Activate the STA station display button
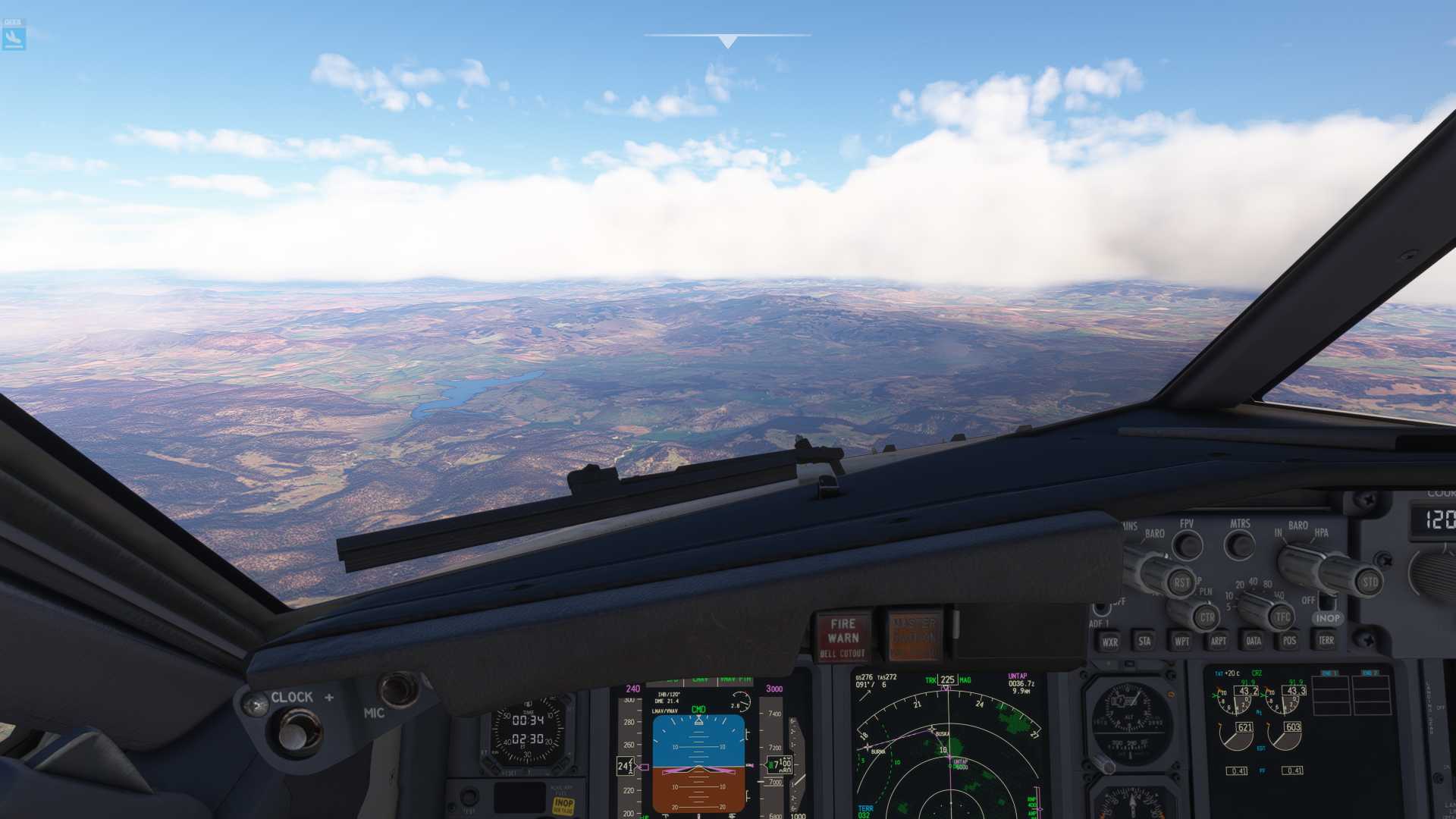1456x819 pixels. pyautogui.click(x=1146, y=641)
